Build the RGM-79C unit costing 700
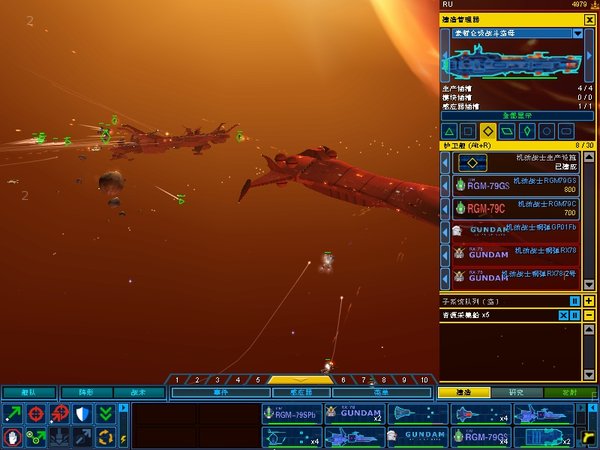The image size is (600, 450). pos(510,208)
